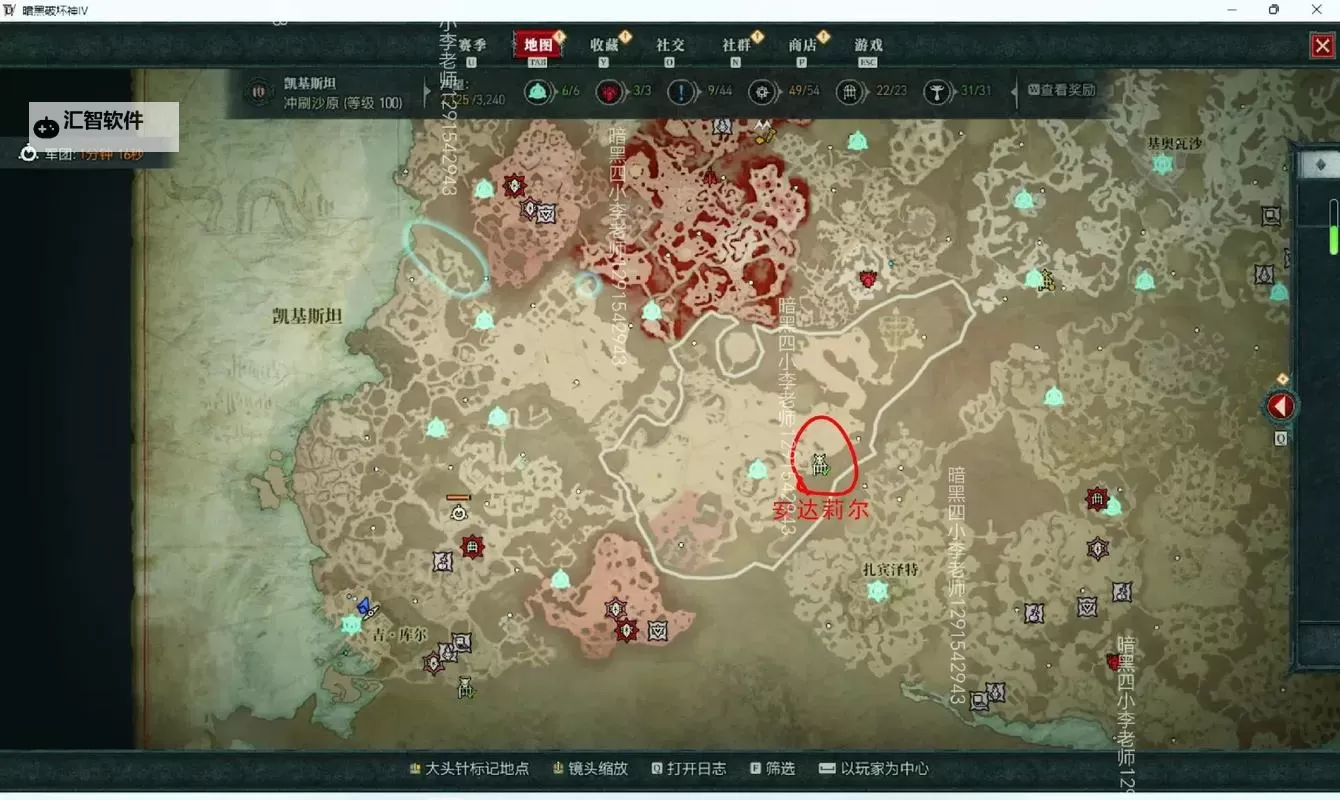Screen dimensions: 1340x800
Task: Open the 查看奖励 rewards dropdown
Action: [1062, 91]
